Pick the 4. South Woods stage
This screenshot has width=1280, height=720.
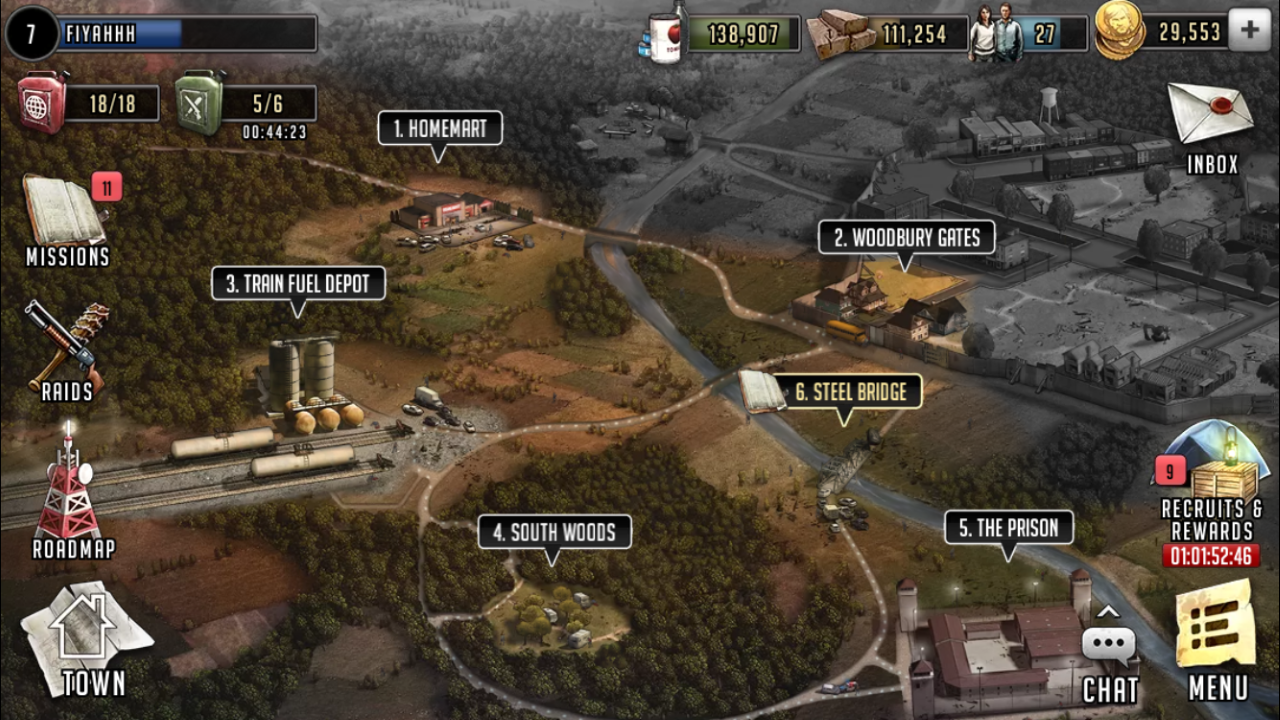click(554, 533)
